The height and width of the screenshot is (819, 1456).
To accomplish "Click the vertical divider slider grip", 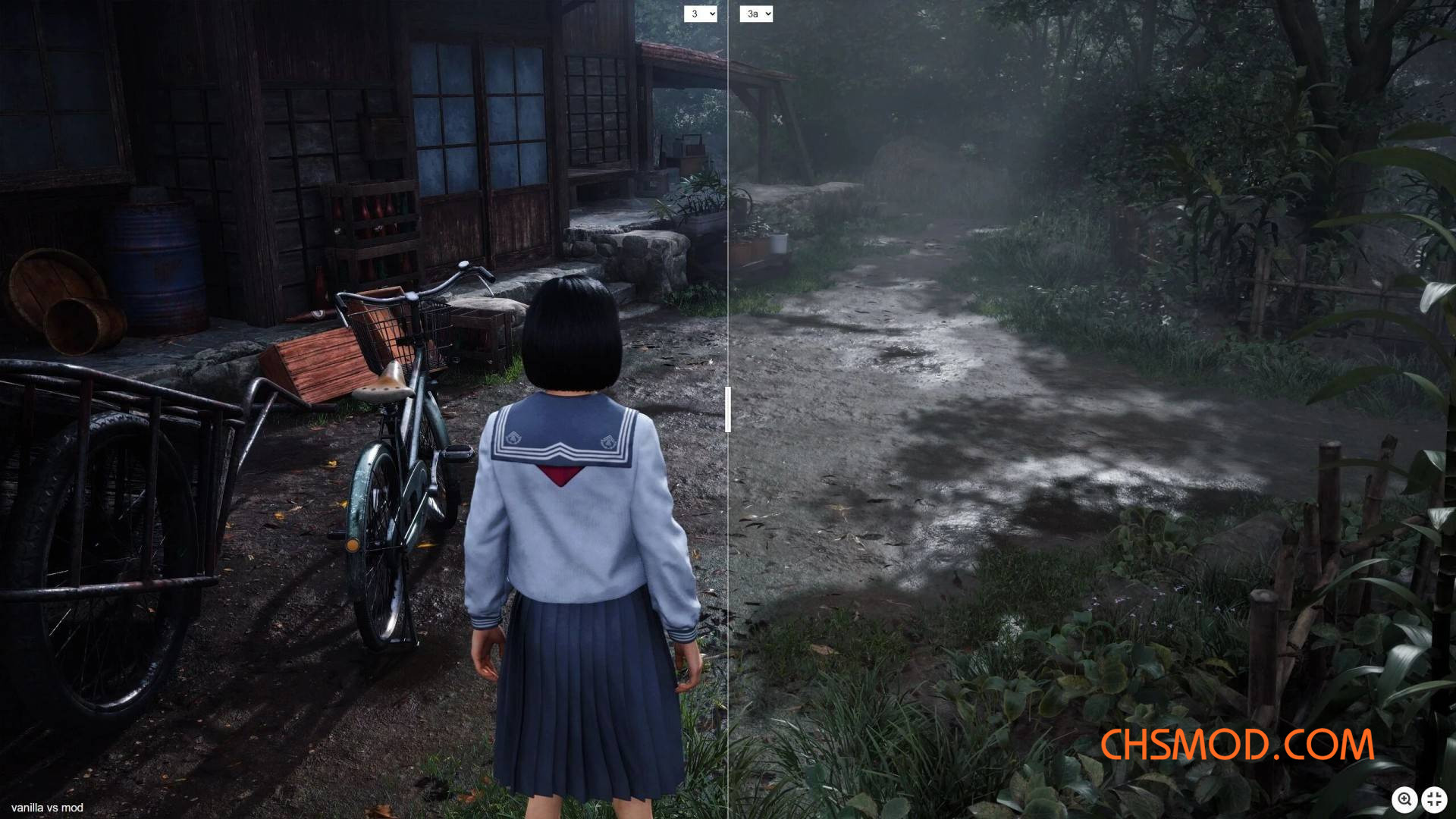I will click(x=730, y=409).
